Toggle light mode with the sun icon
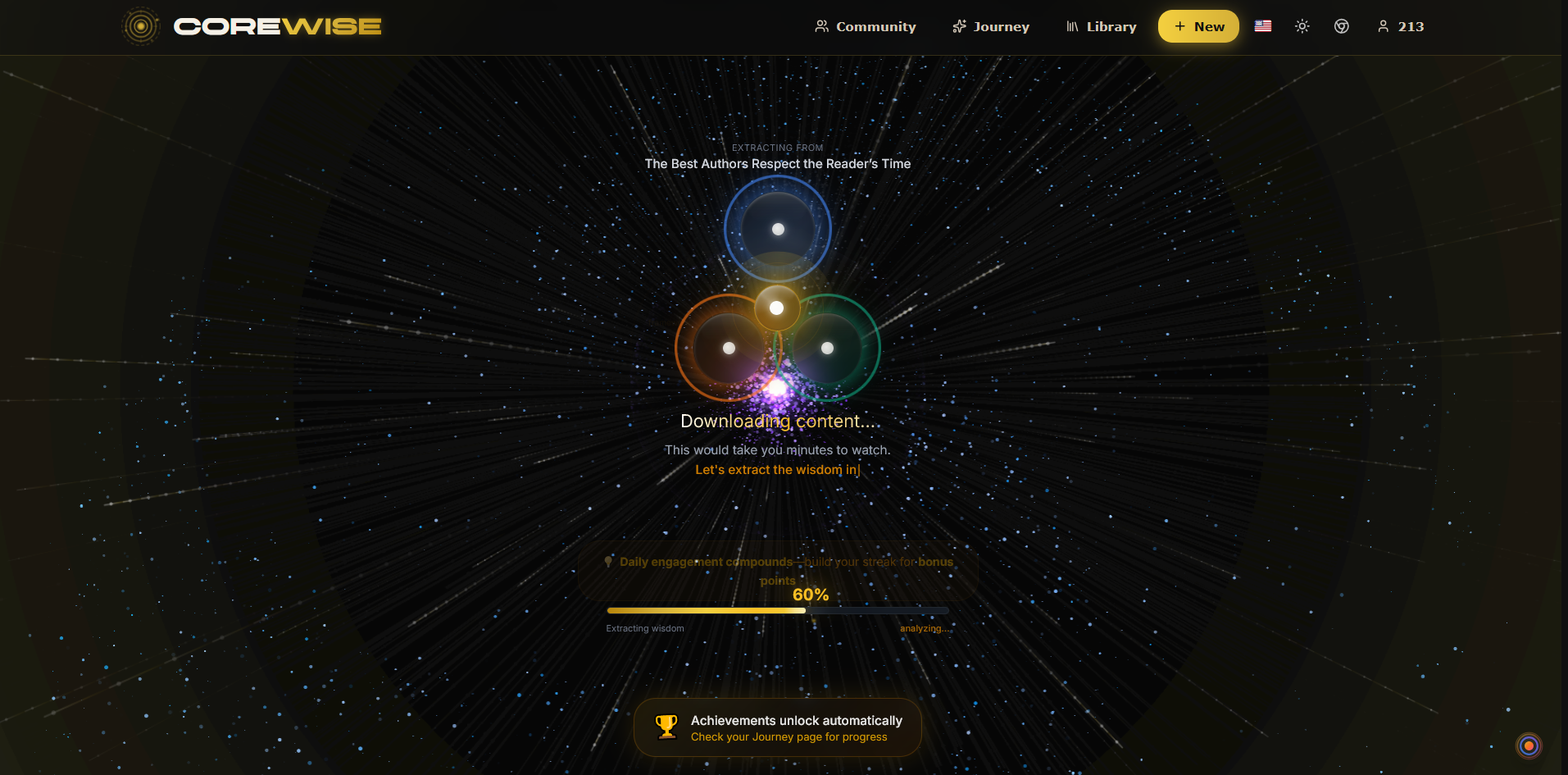 tap(1302, 26)
